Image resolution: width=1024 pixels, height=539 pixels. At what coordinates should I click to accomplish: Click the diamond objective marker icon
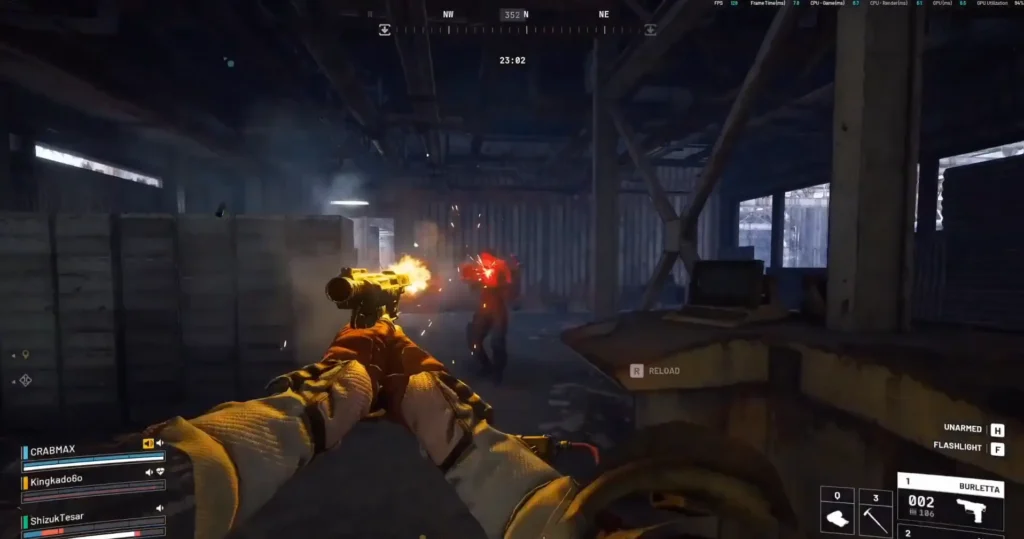click(26, 380)
